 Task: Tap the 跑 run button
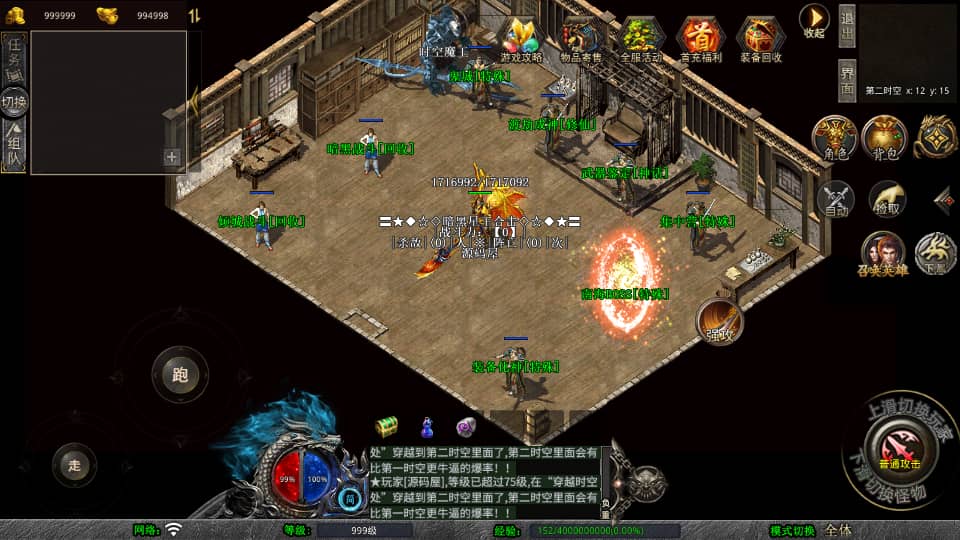click(x=180, y=375)
